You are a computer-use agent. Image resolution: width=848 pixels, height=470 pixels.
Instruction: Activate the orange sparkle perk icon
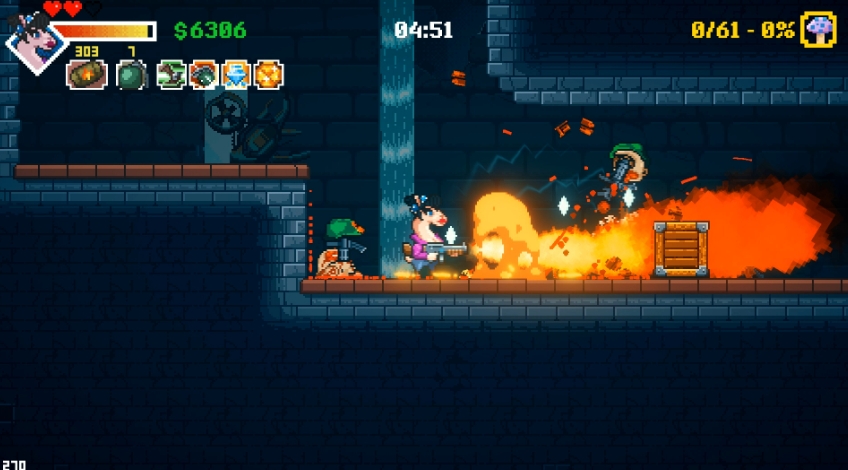268,75
